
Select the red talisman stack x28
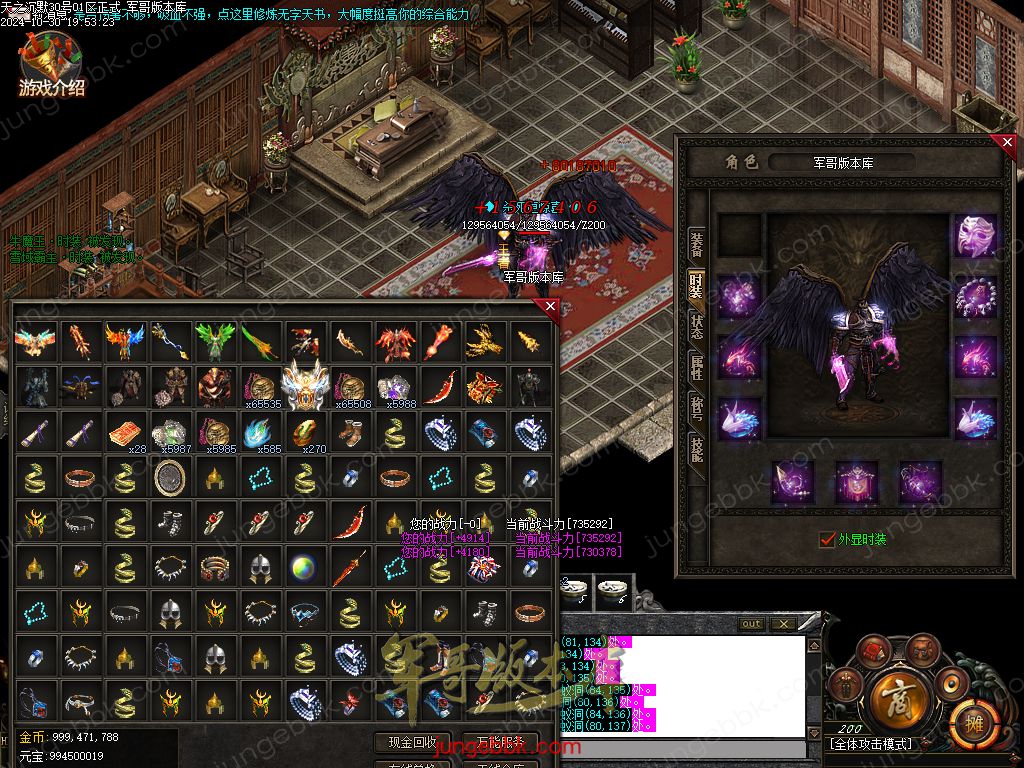click(x=123, y=433)
